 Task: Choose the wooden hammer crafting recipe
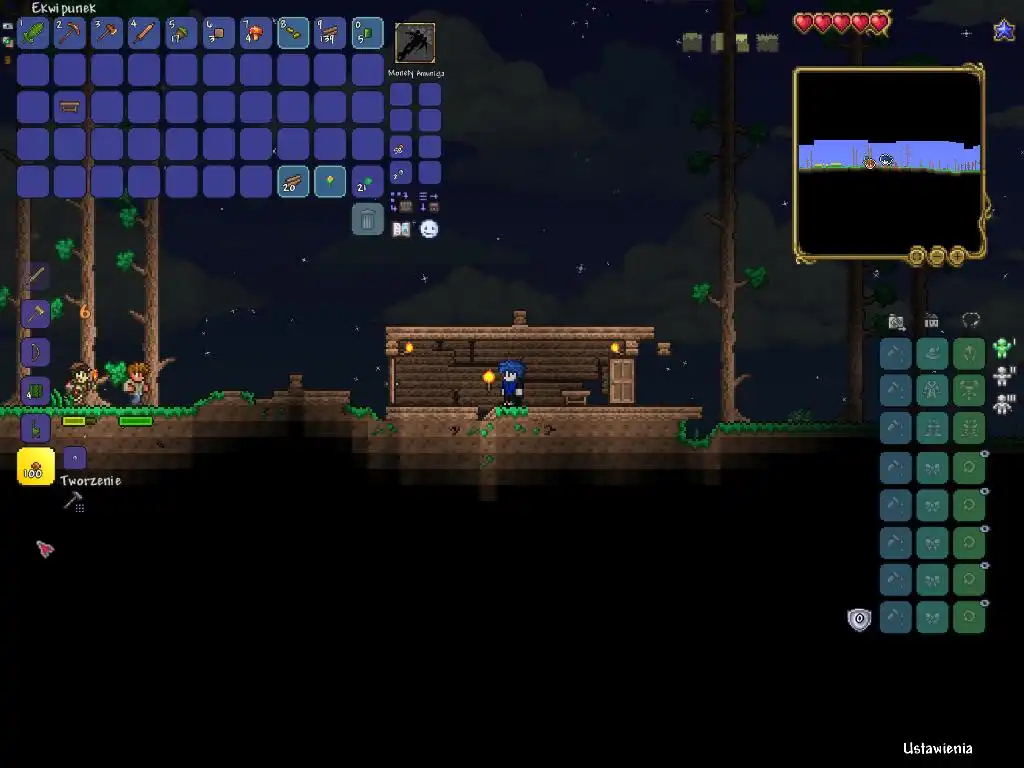click(x=36, y=314)
